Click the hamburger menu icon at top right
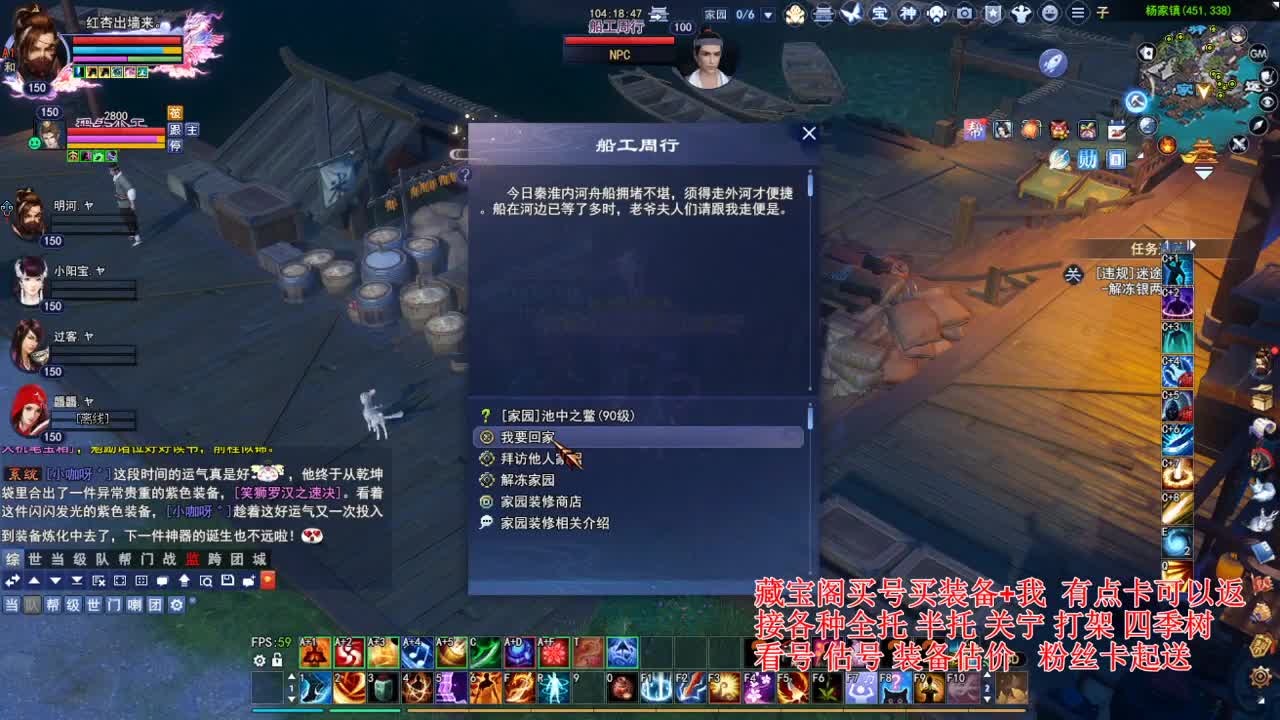1280x720 pixels. (1078, 15)
